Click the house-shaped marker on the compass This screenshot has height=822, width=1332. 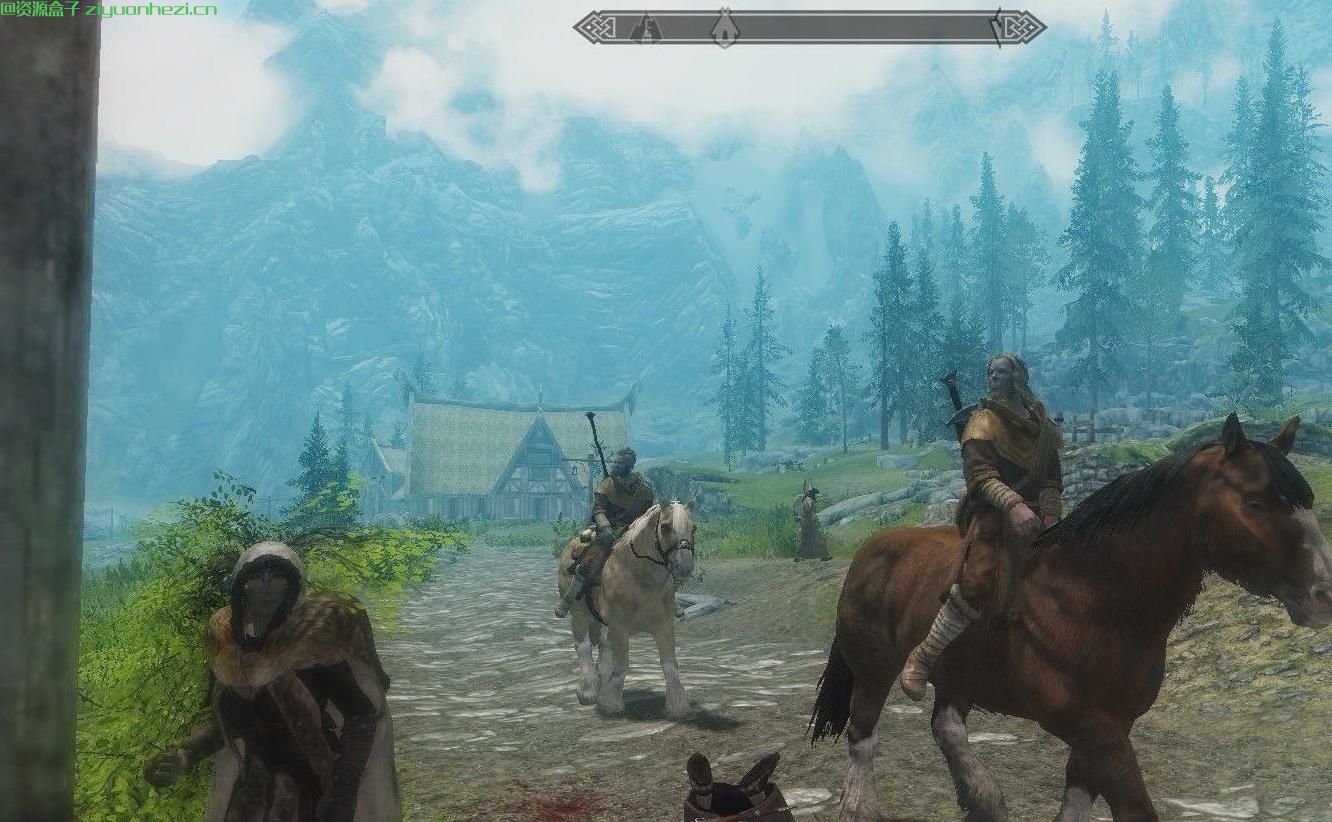pos(725,28)
